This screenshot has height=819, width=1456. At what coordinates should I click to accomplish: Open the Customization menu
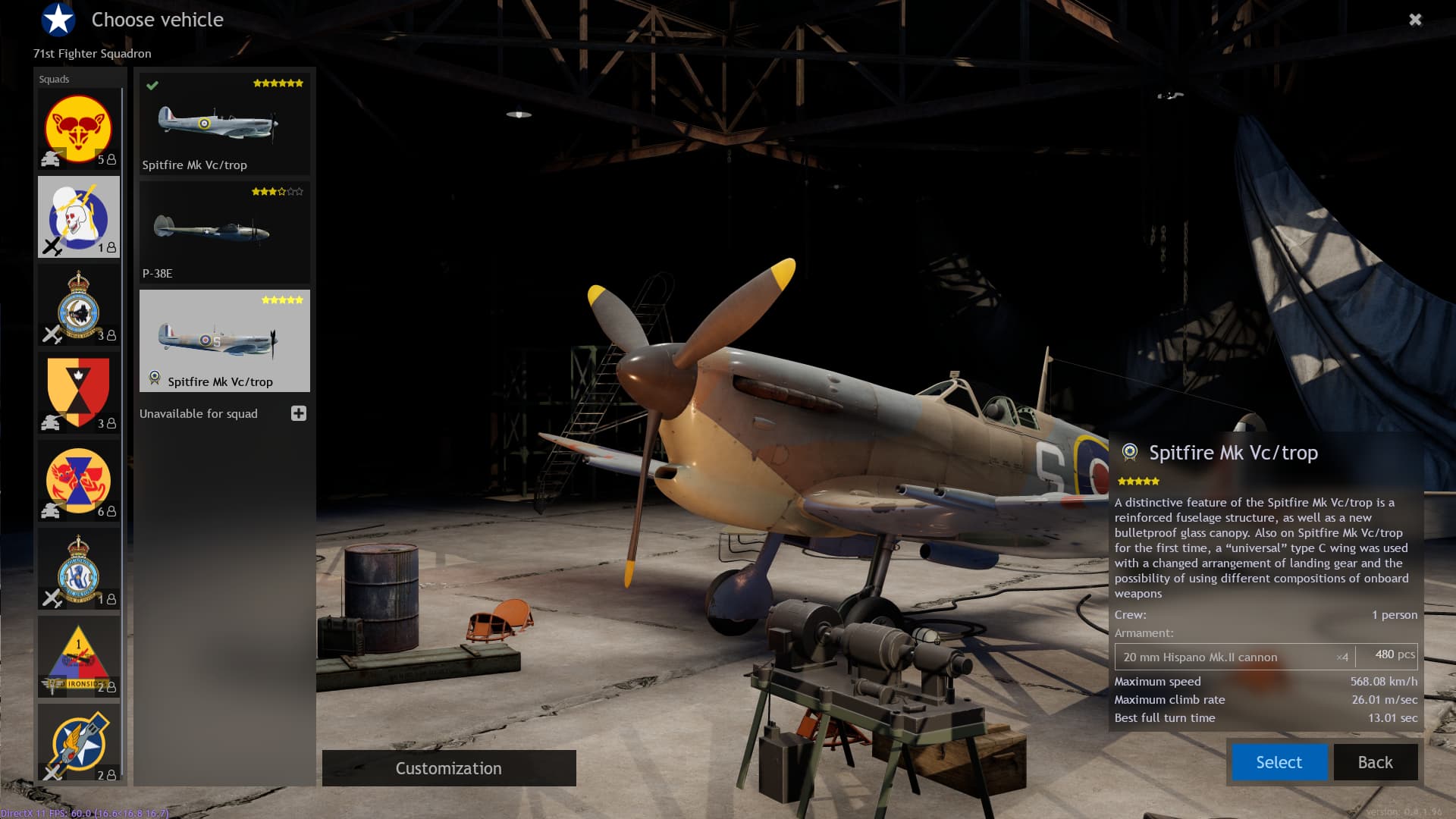coord(449,768)
